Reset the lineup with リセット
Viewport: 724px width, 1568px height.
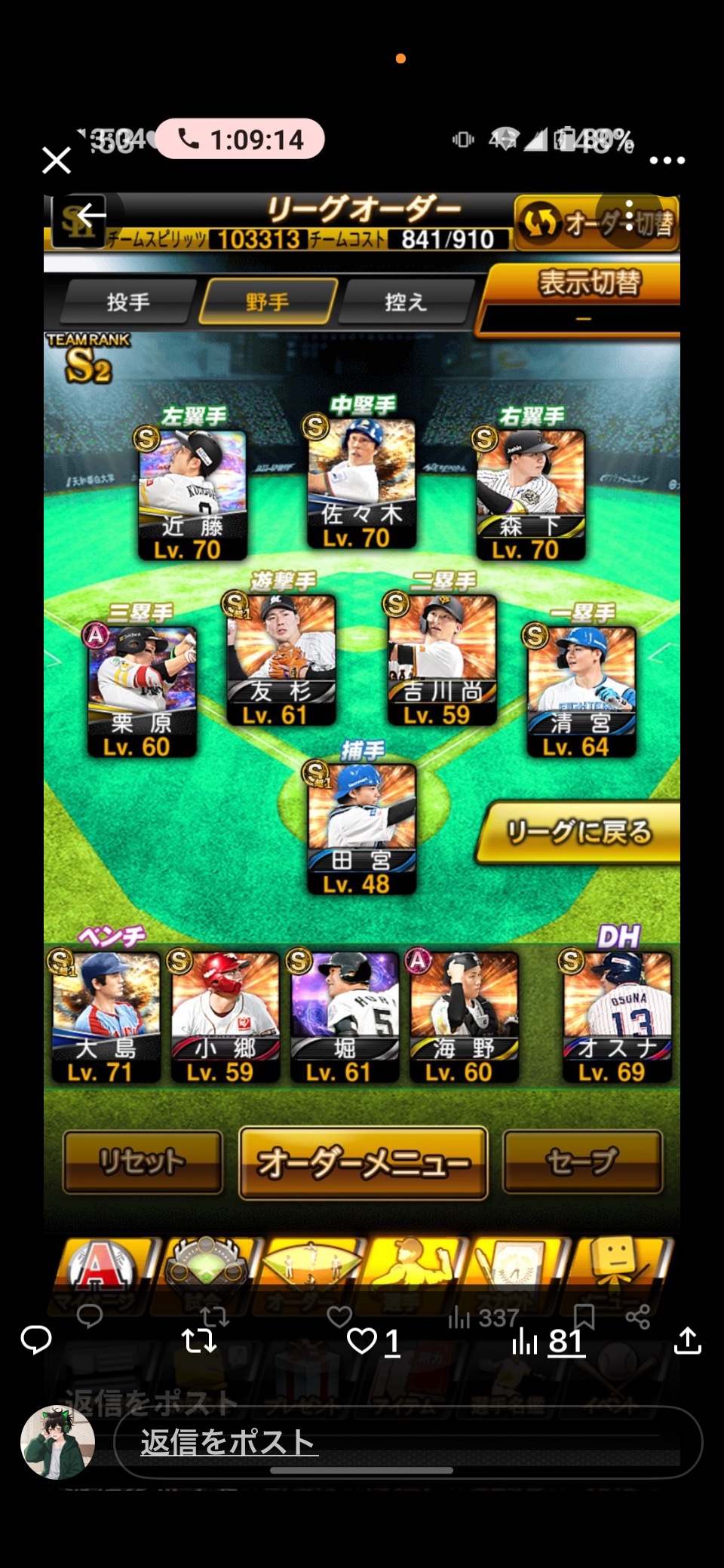[143, 1161]
